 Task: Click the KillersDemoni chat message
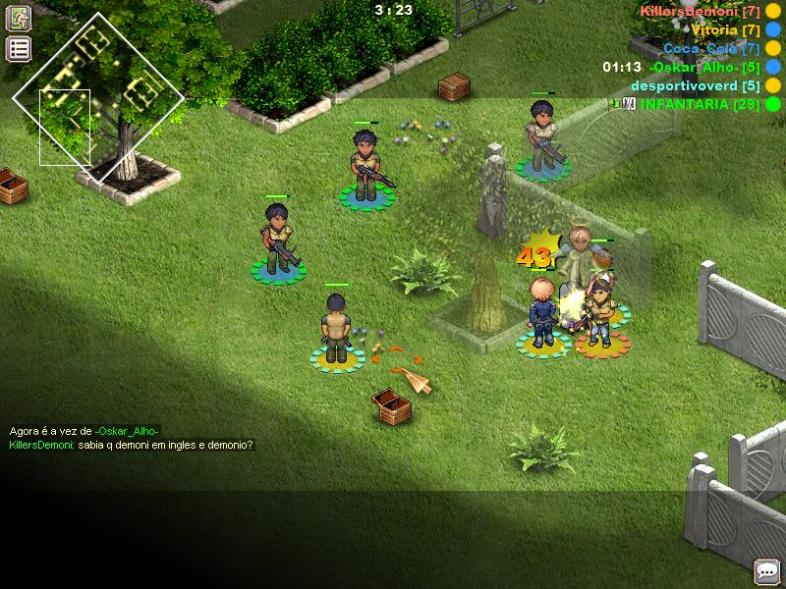pyautogui.click(x=131, y=445)
